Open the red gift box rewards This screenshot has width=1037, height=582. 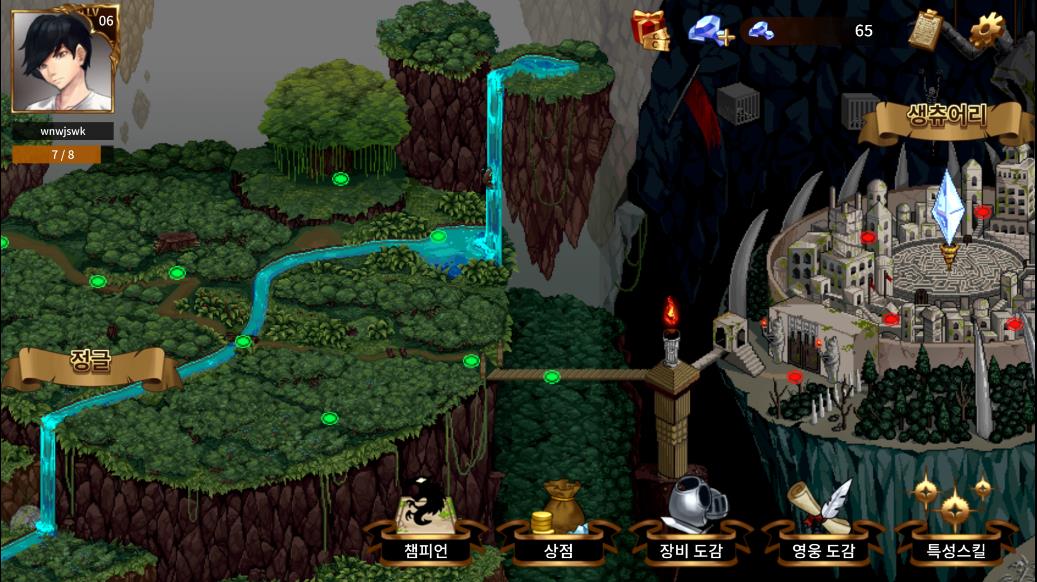pos(649,29)
